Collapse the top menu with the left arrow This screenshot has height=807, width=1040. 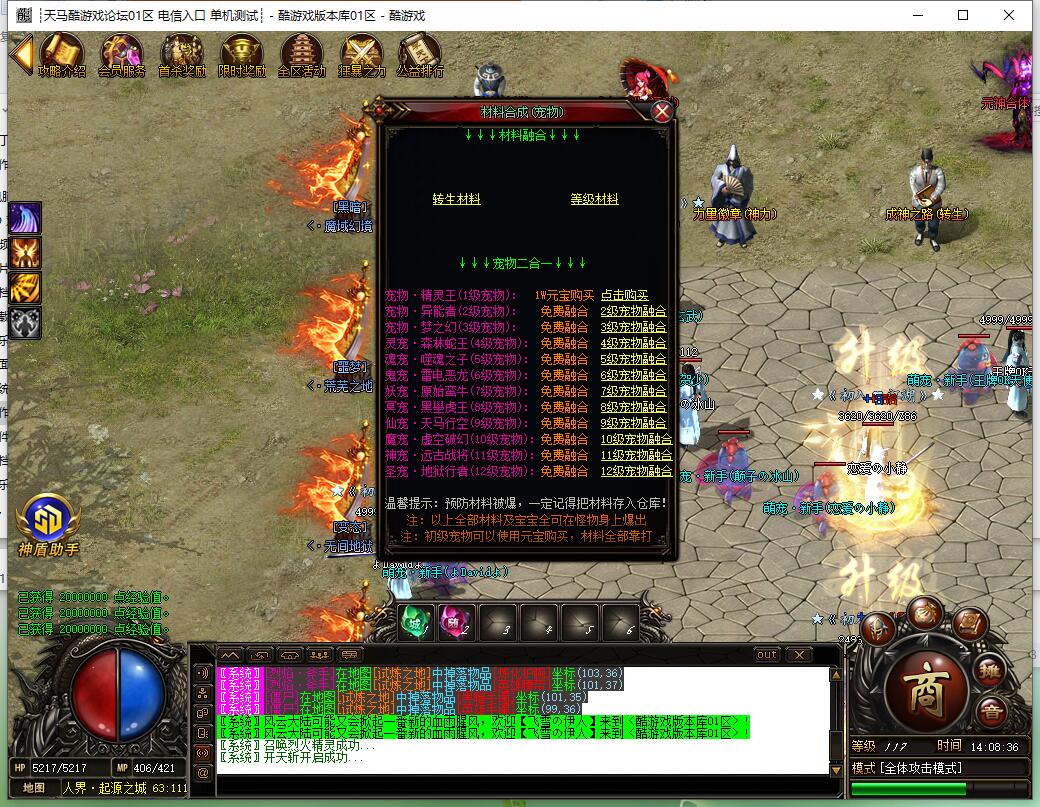click(21, 53)
